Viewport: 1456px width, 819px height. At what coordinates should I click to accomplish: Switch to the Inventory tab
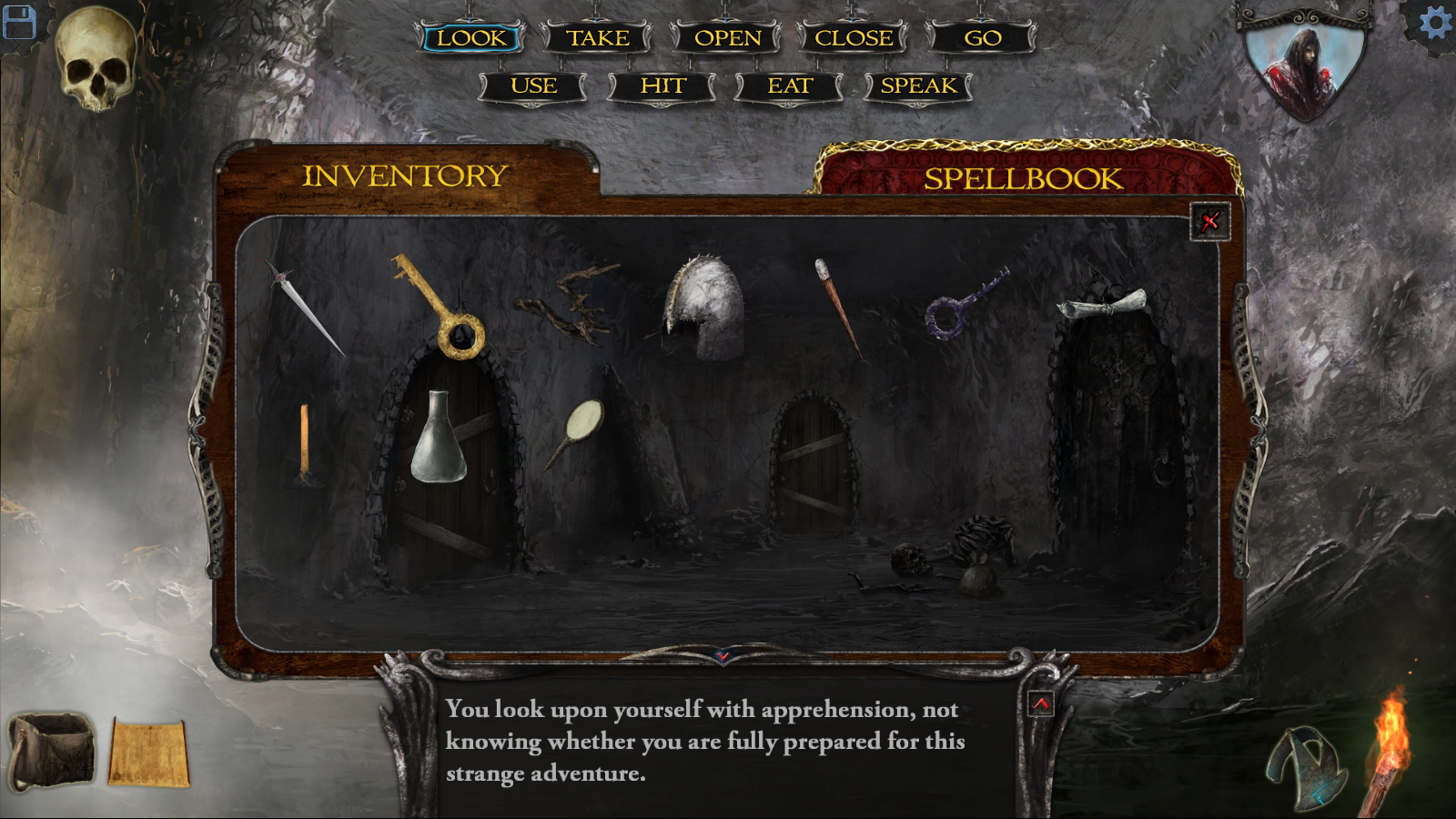405,175
